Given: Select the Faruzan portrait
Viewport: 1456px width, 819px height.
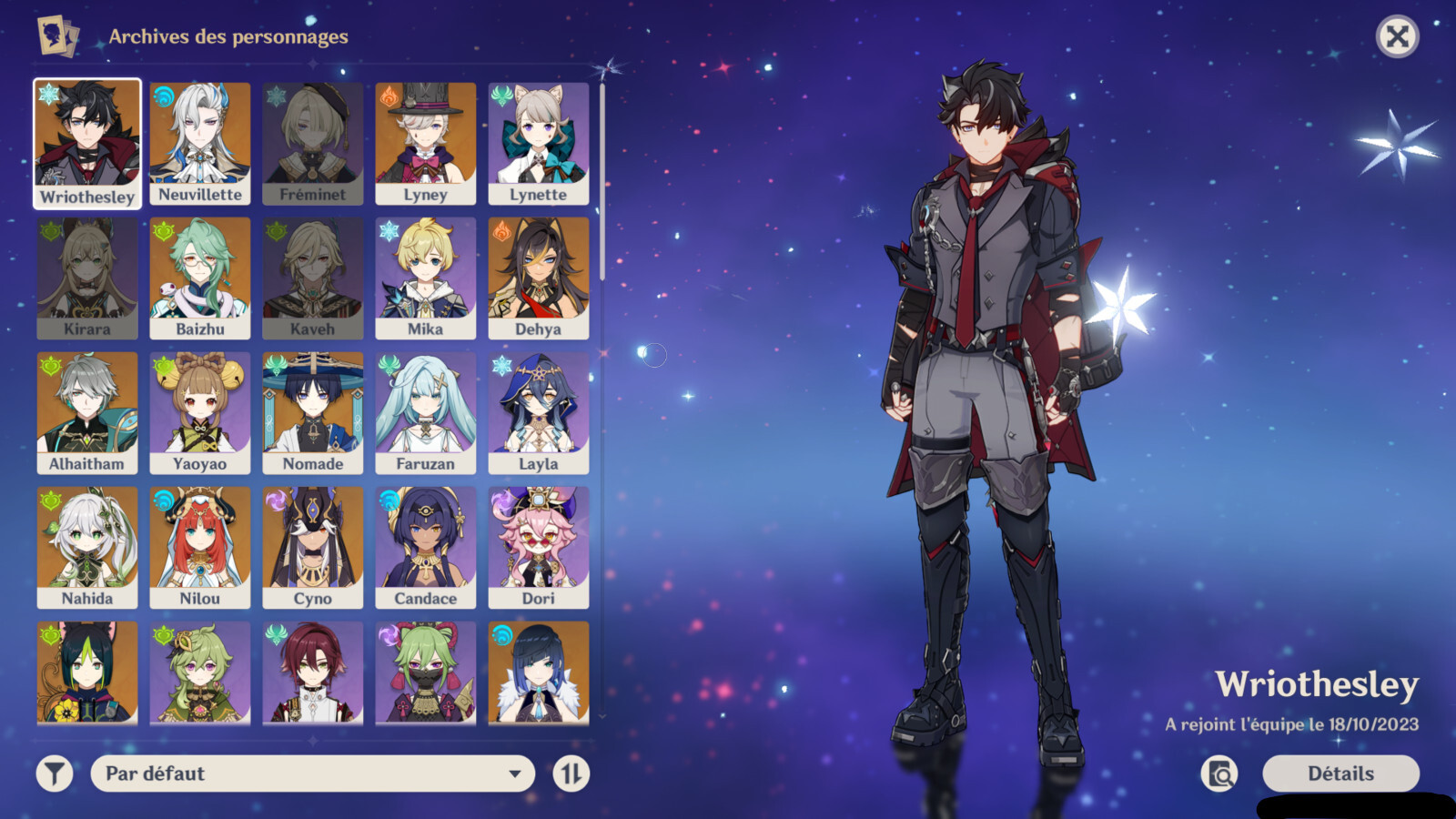Looking at the screenshot, I should coord(426,412).
